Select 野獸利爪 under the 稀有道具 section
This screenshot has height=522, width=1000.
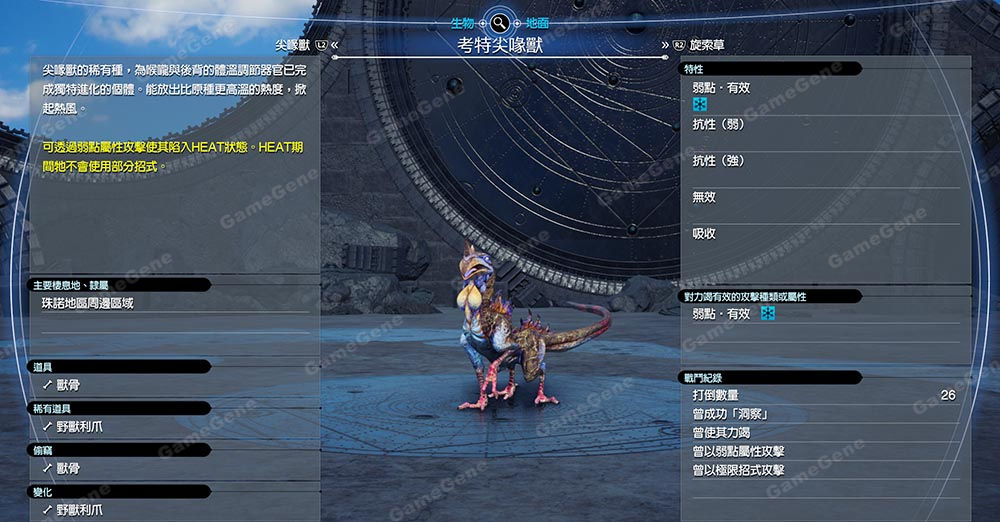(79, 426)
